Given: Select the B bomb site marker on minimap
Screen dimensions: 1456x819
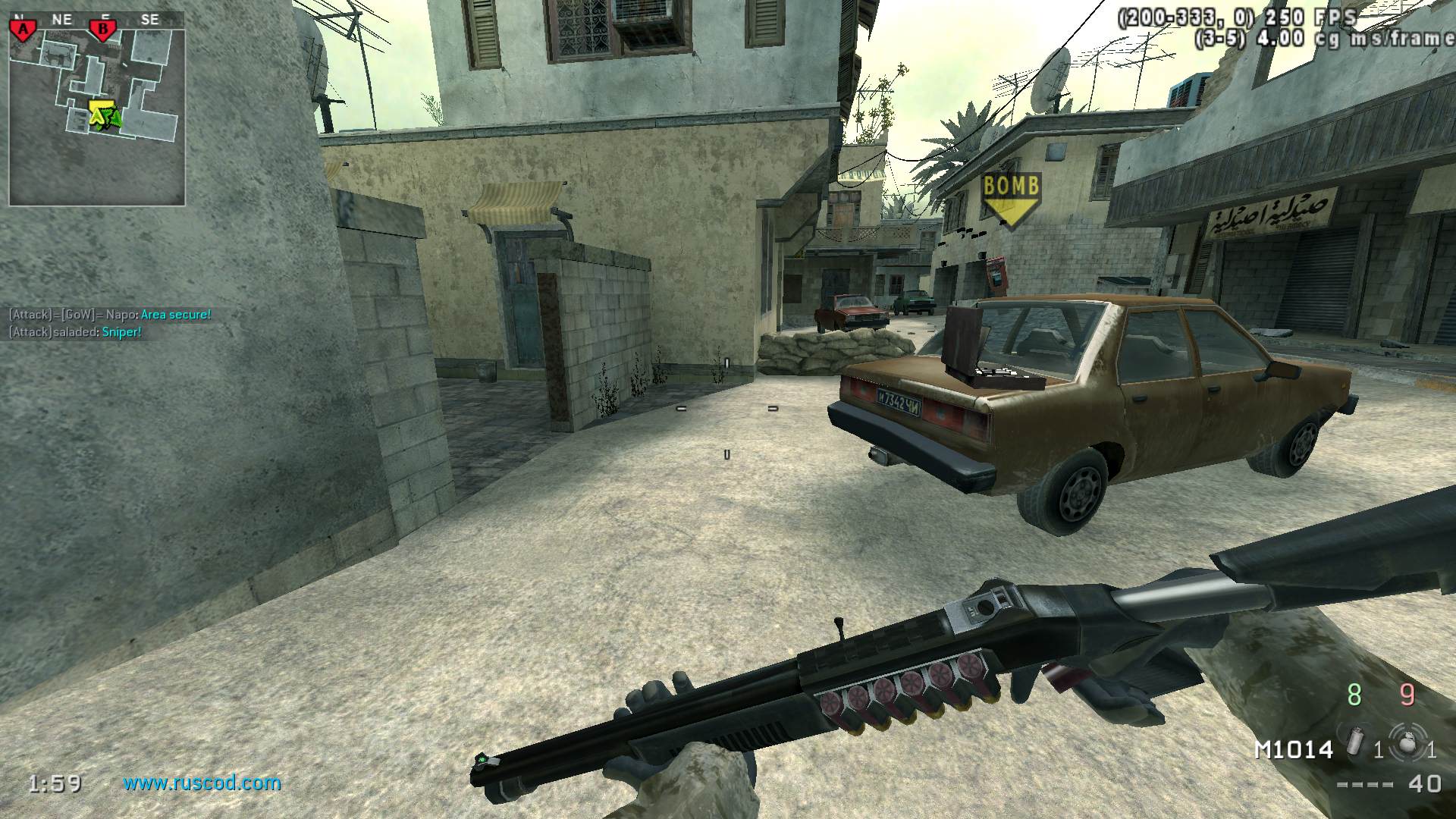Looking at the screenshot, I should pyautogui.click(x=102, y=30).
